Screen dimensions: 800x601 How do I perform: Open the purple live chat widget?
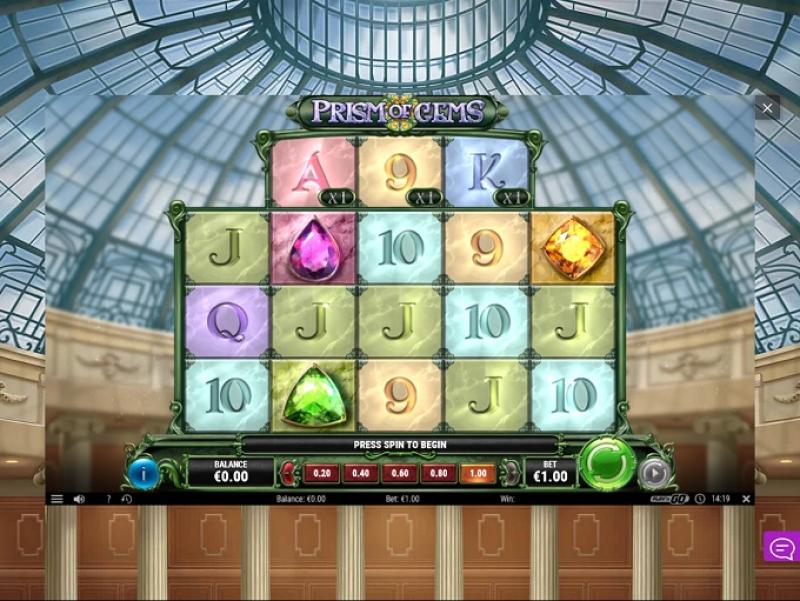pyautogui.click(x=781, y=547)
